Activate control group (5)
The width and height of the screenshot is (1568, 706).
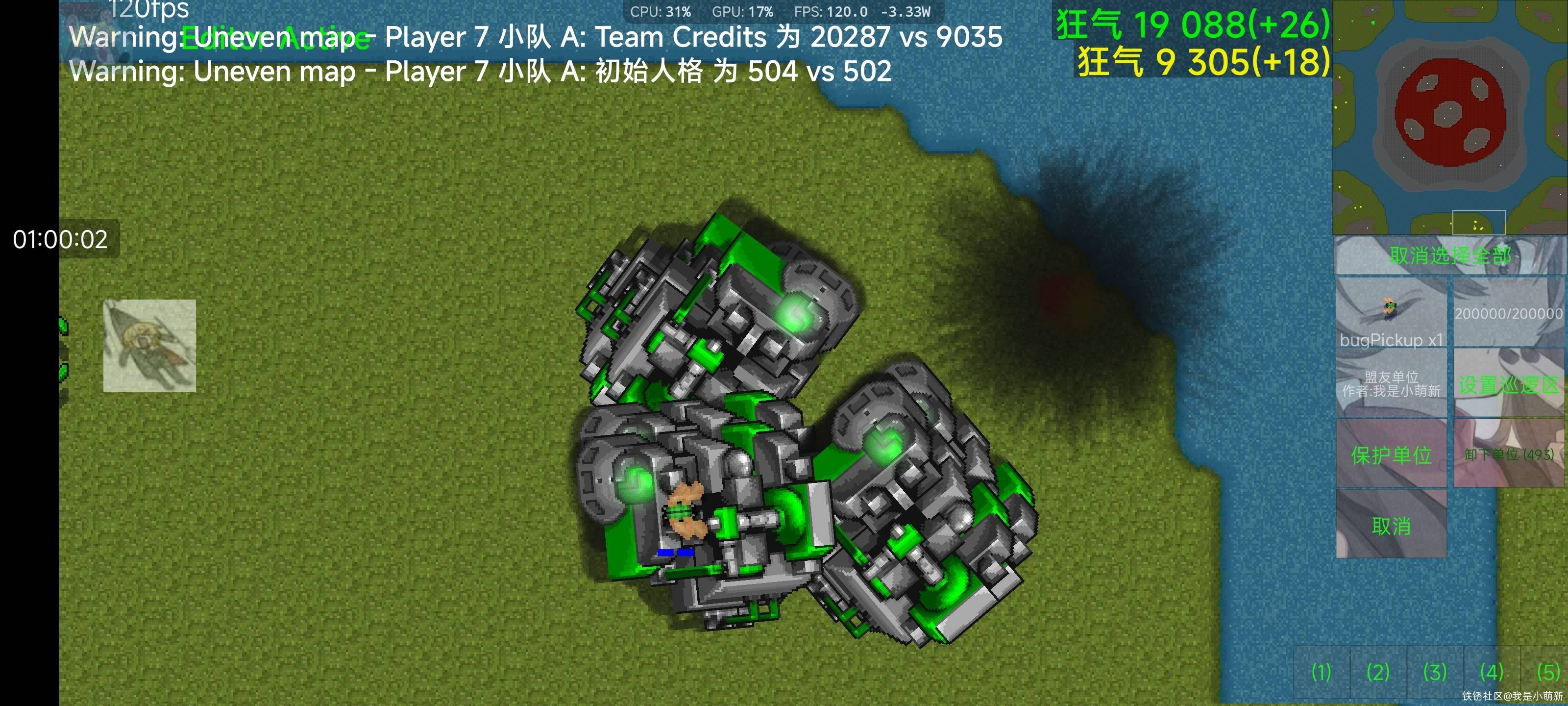[x=1547, y=672]
